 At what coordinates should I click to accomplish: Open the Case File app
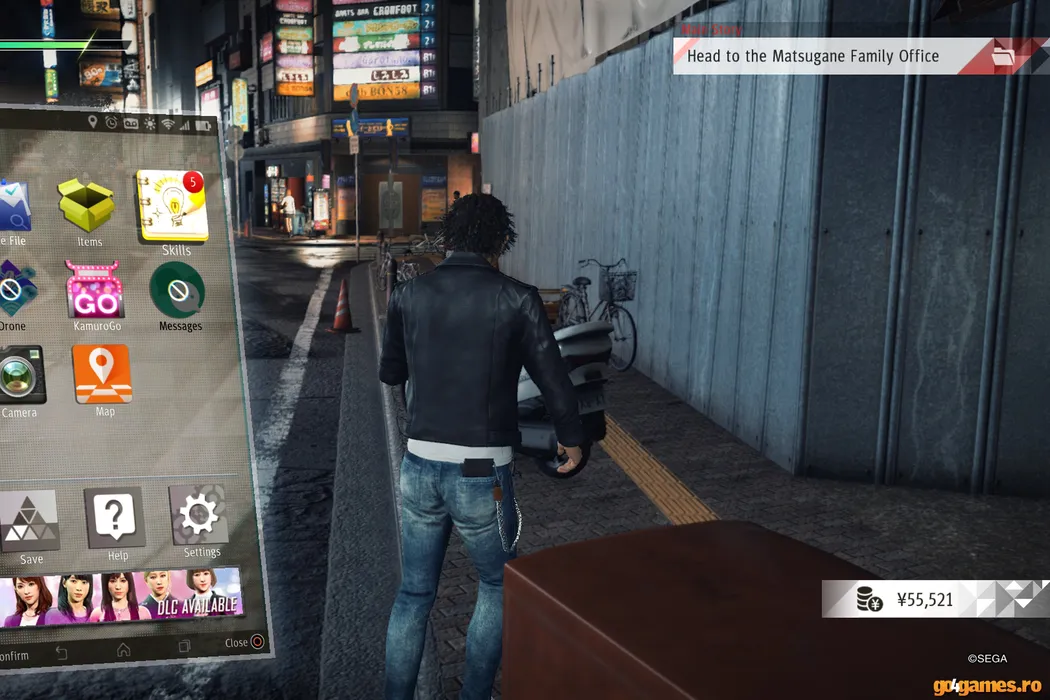pyautogui.click(x=12, y=207)
